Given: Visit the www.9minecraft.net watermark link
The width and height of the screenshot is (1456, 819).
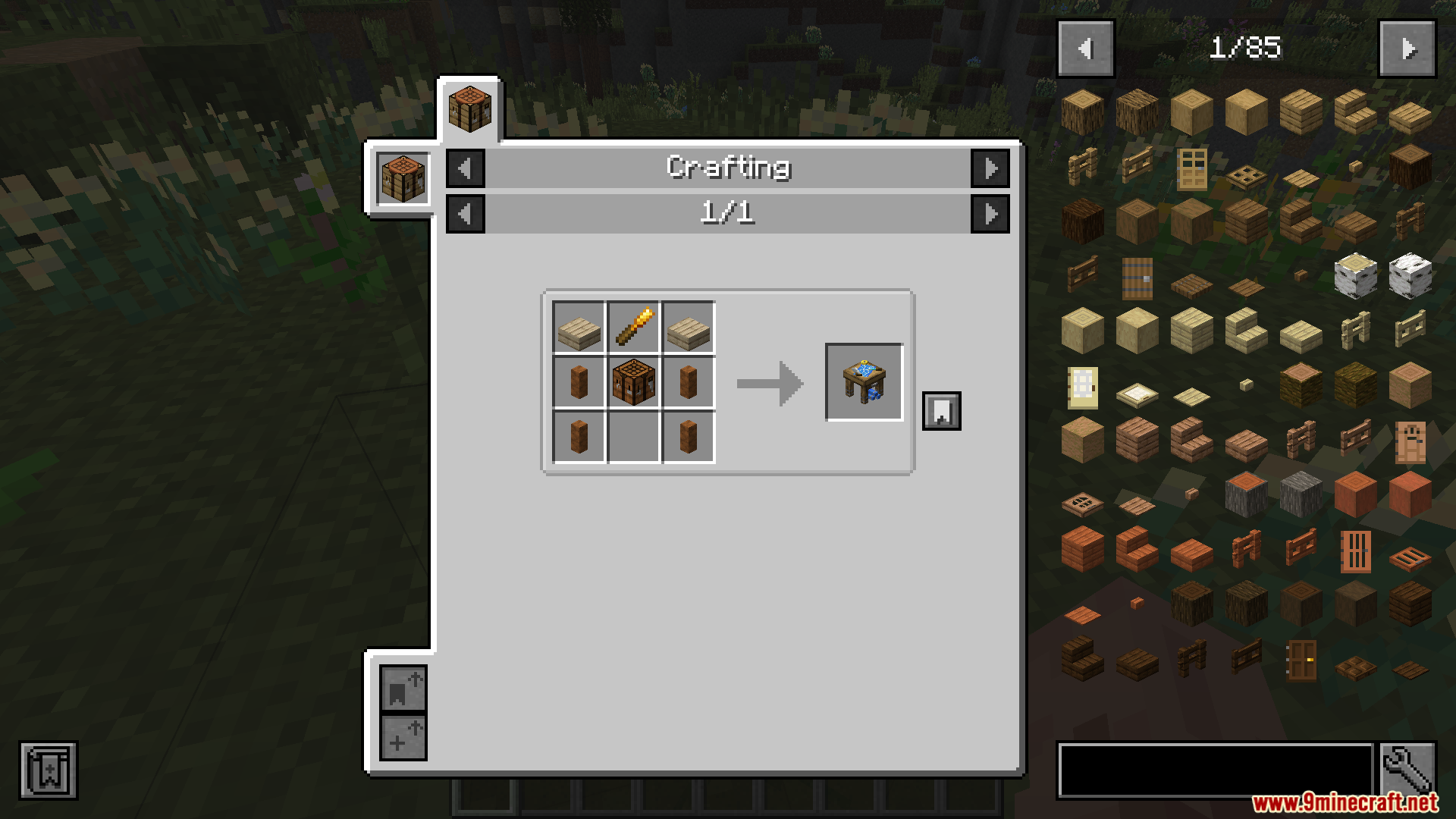Looking at the screenshot, I should [1344, 802].
